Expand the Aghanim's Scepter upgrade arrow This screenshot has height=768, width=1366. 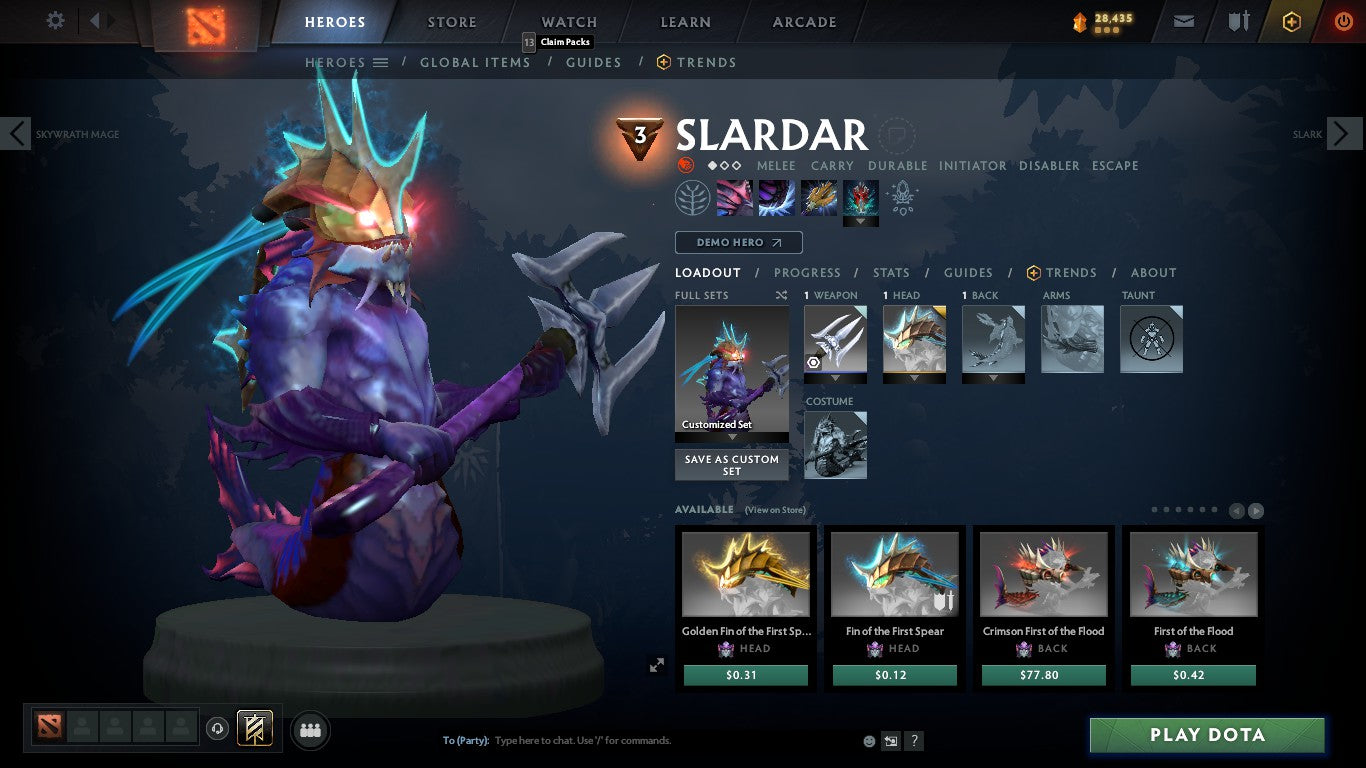(860, 218)
